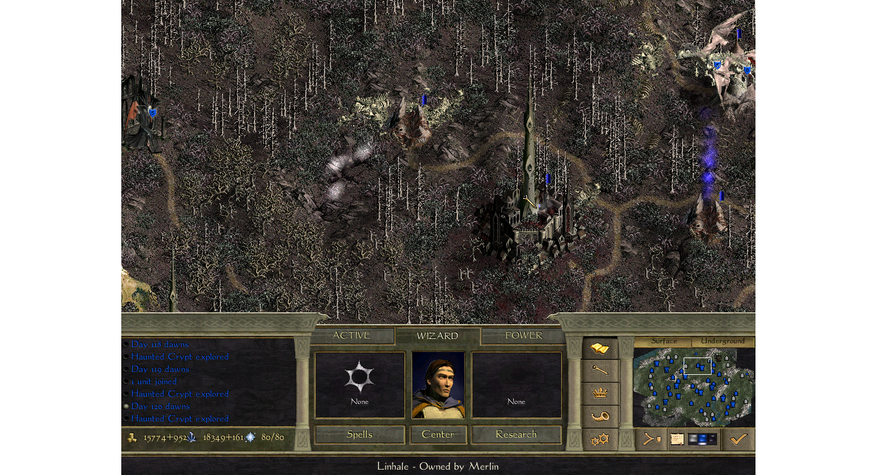Open the golden crown button
The width and height of the screenshot is (877, 475).
[600, 393]
